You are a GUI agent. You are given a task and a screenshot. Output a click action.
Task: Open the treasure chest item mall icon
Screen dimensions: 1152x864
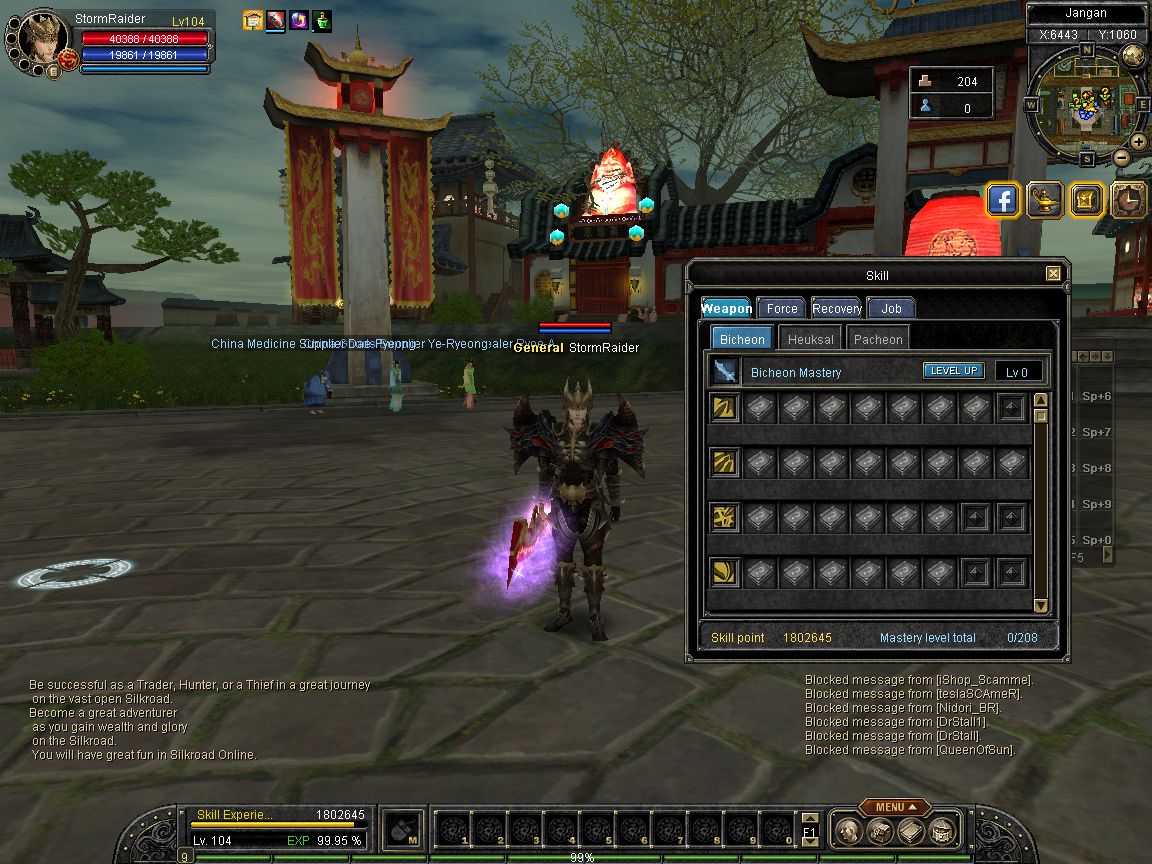tap(1087, 200)
